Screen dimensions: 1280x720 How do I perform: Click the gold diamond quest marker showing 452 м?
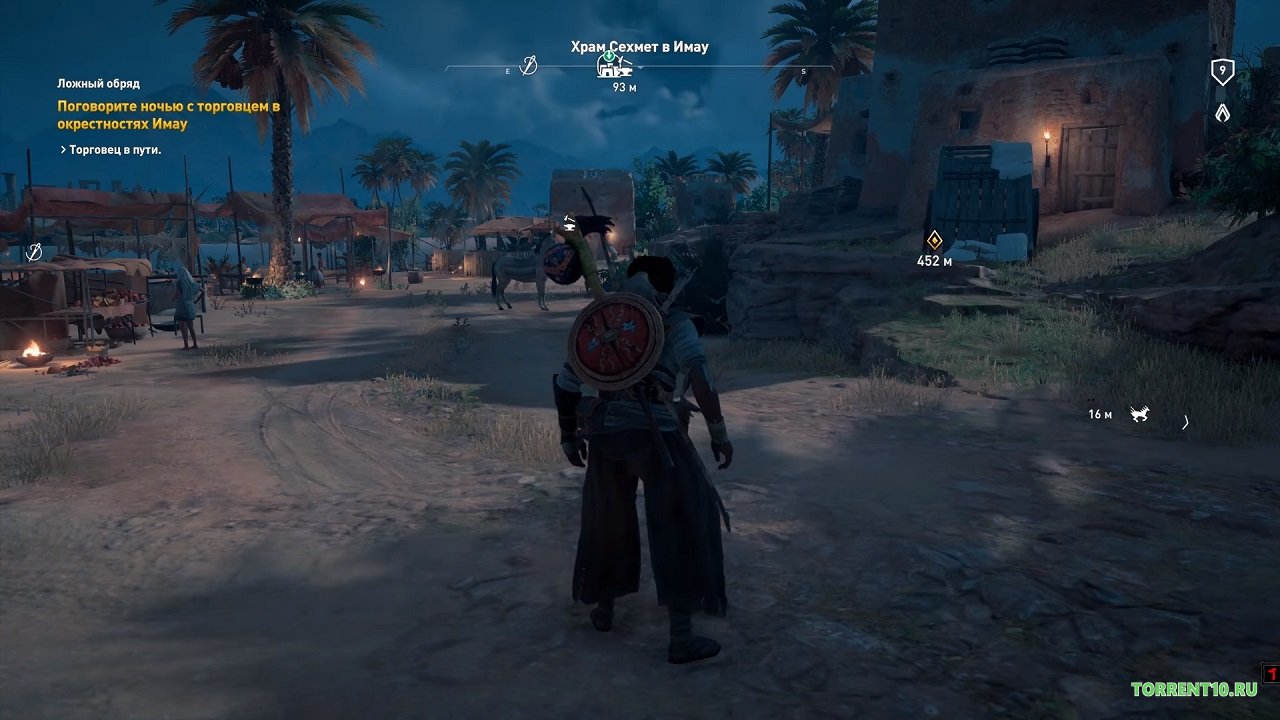(x=934, y=240)
